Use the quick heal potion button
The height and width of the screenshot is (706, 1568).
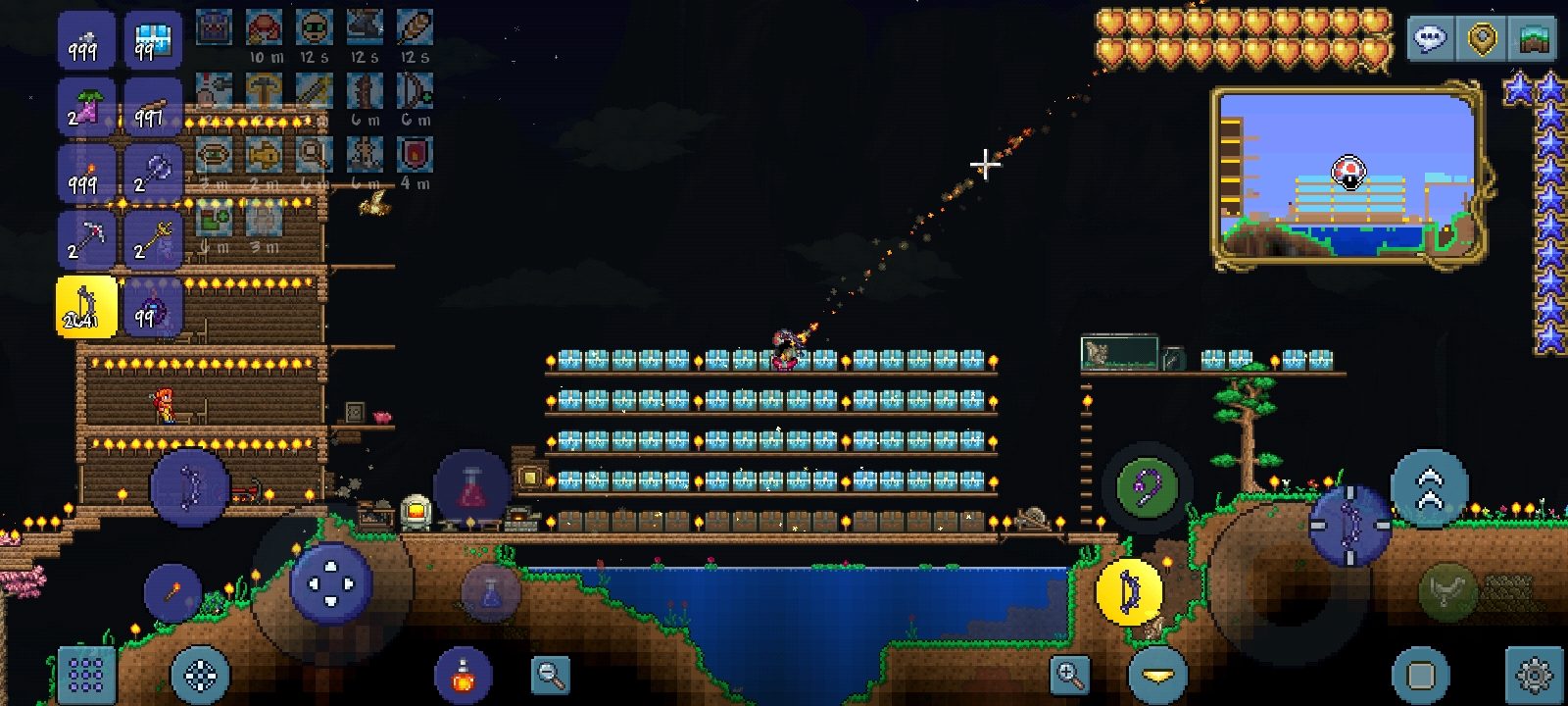point(463,675)
